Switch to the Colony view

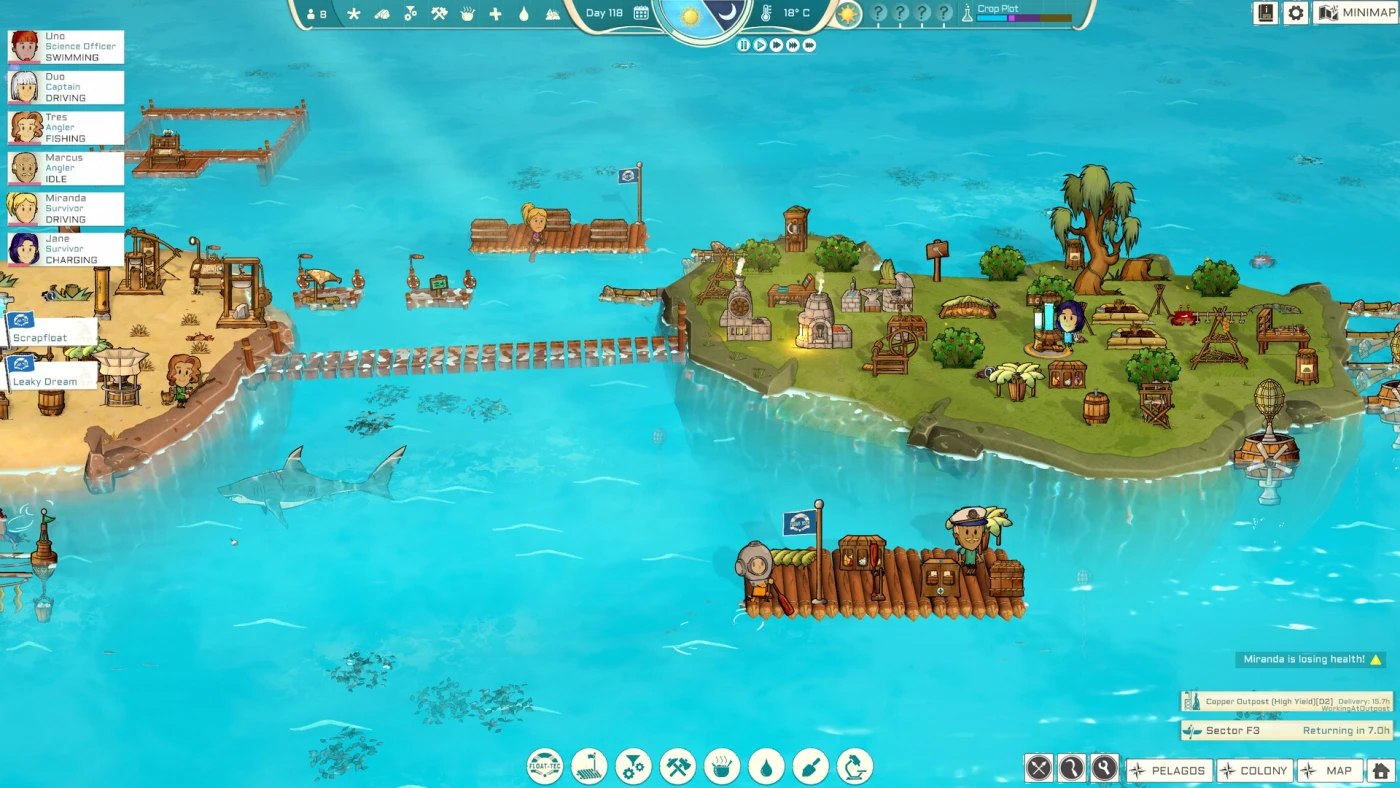(x=1254, y=770)
